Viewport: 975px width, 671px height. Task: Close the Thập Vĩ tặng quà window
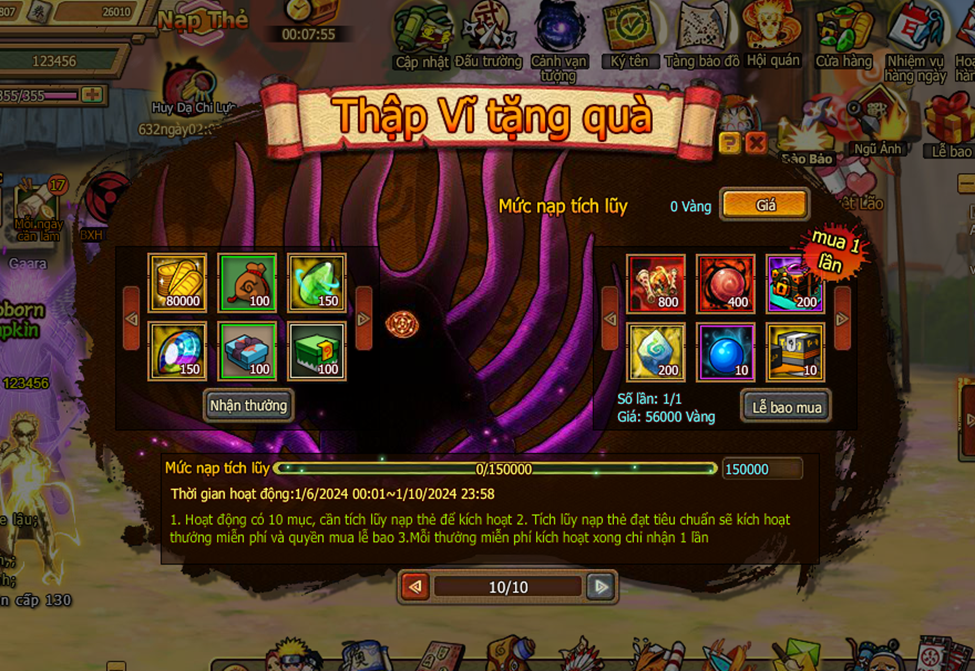pyautogui.click(x=756, y=143)
